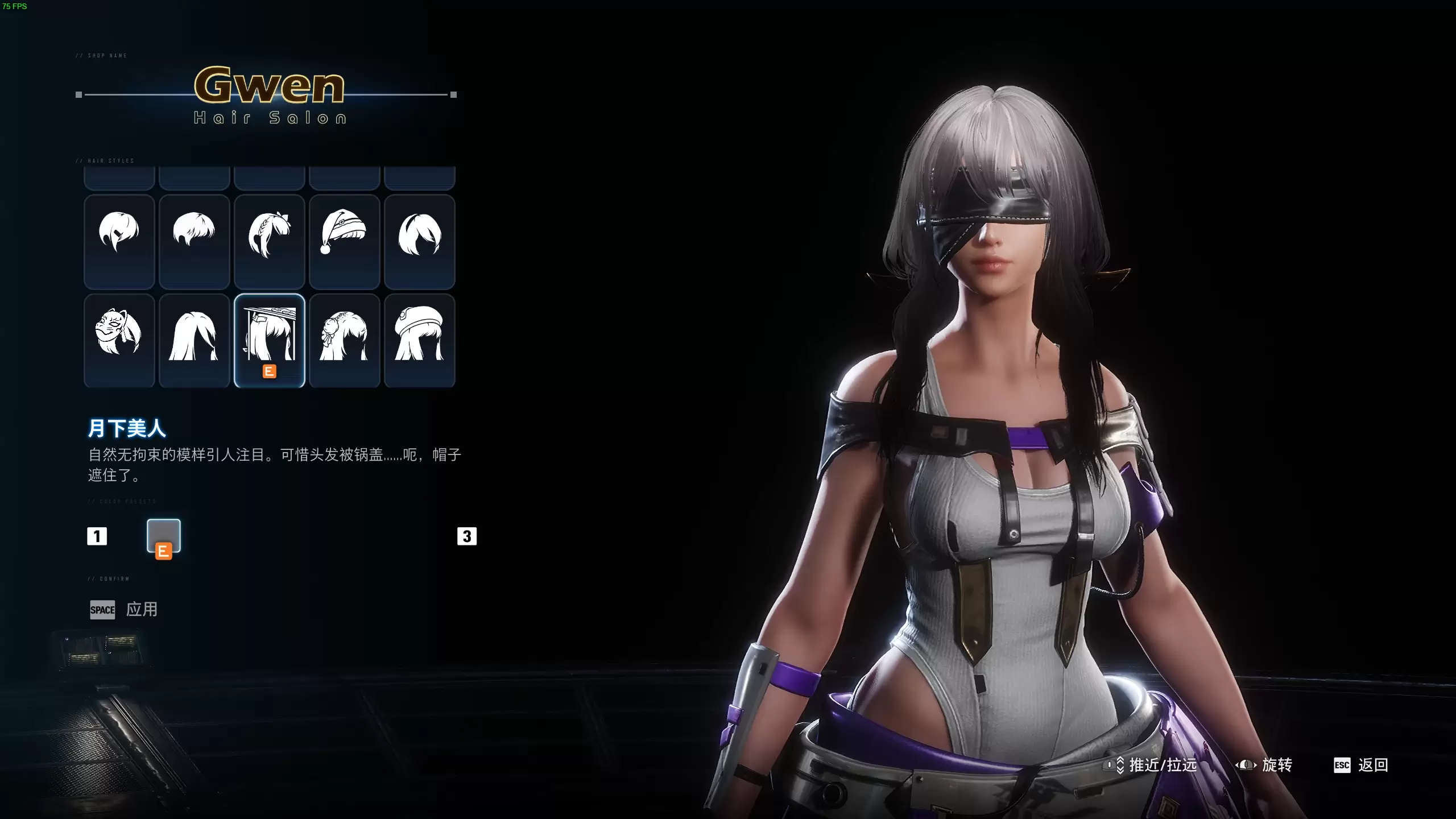Select the Santa hat hairstyle
1456x819 pixels.
[x=344, y=242]
